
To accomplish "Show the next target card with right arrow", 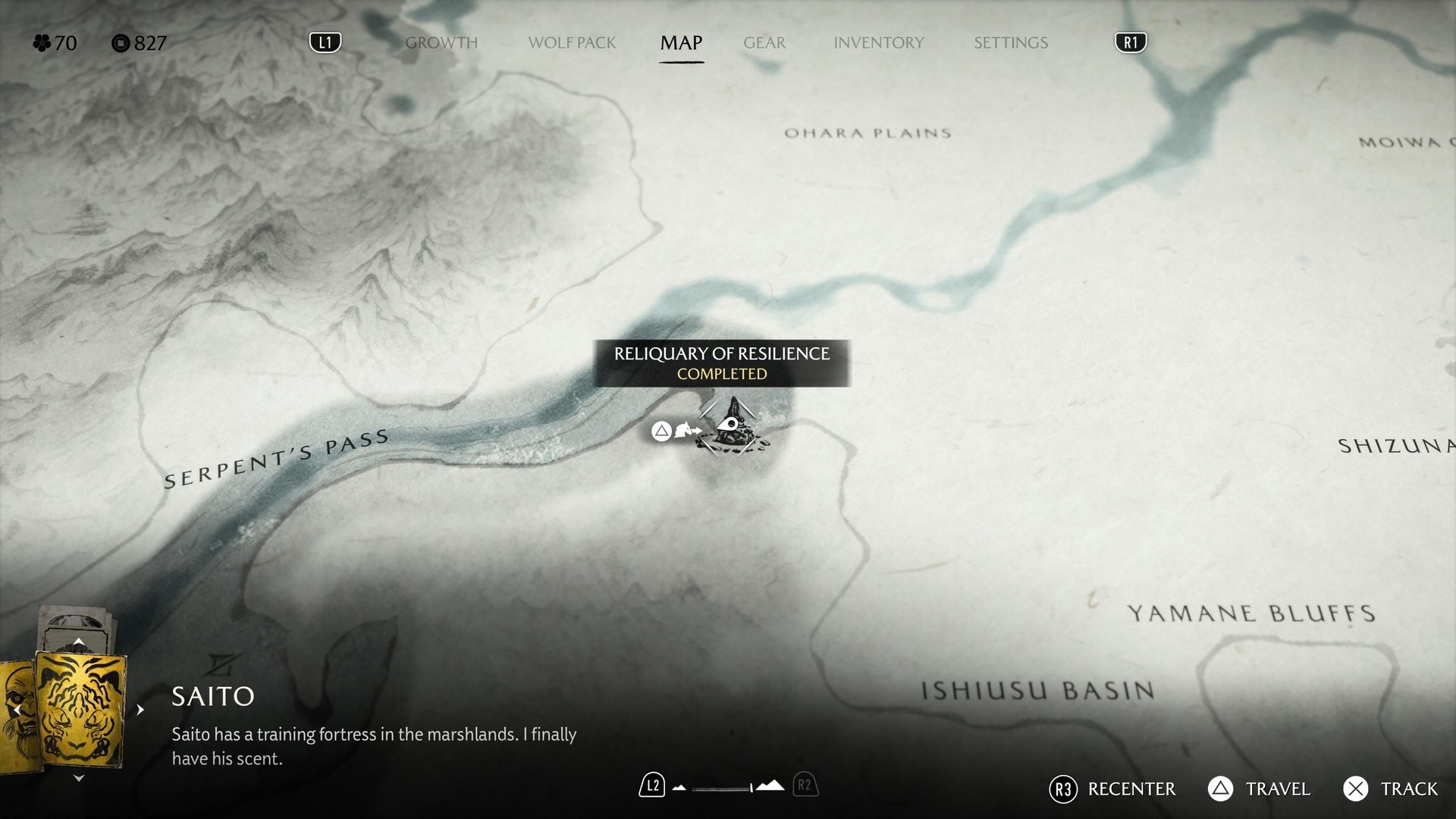I will [140, 710].
